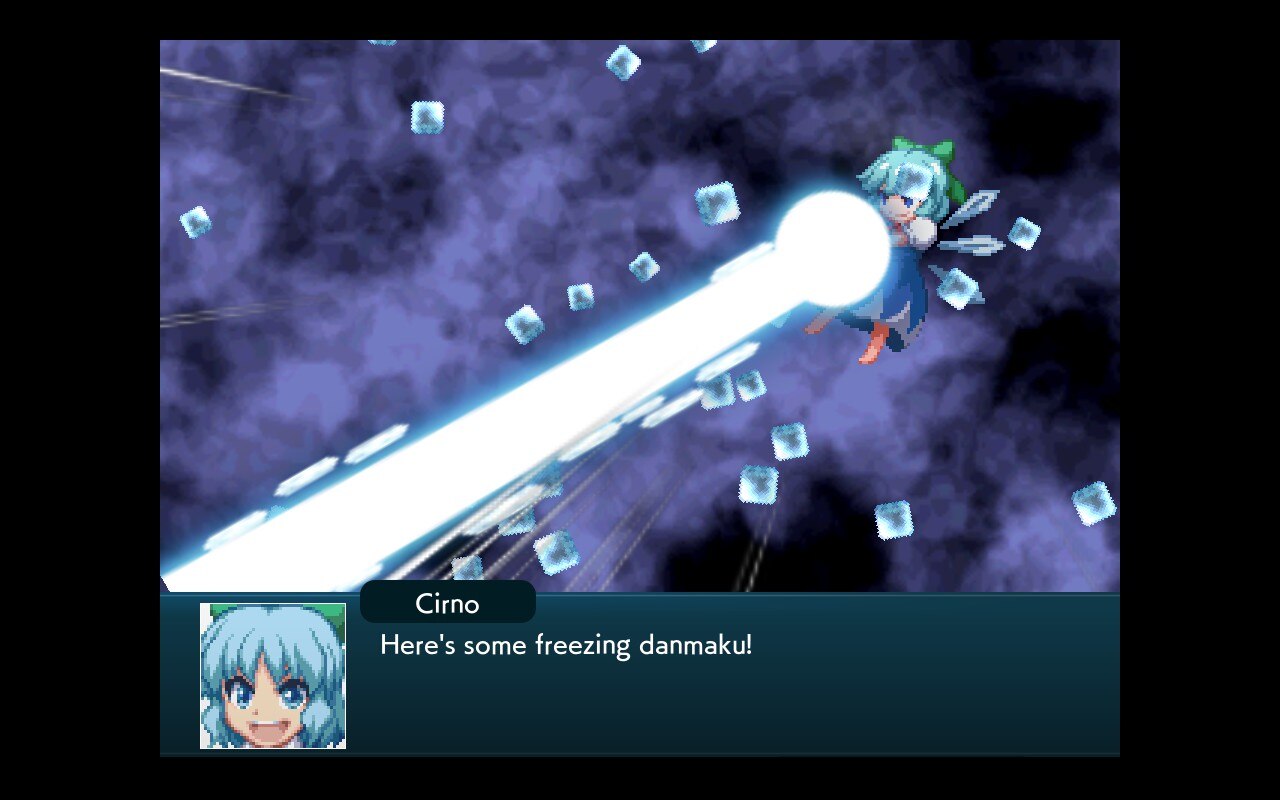The image size is (1280, 800).
Task: Select the Cirno nameplate above the text
Action: click(447, 603)
